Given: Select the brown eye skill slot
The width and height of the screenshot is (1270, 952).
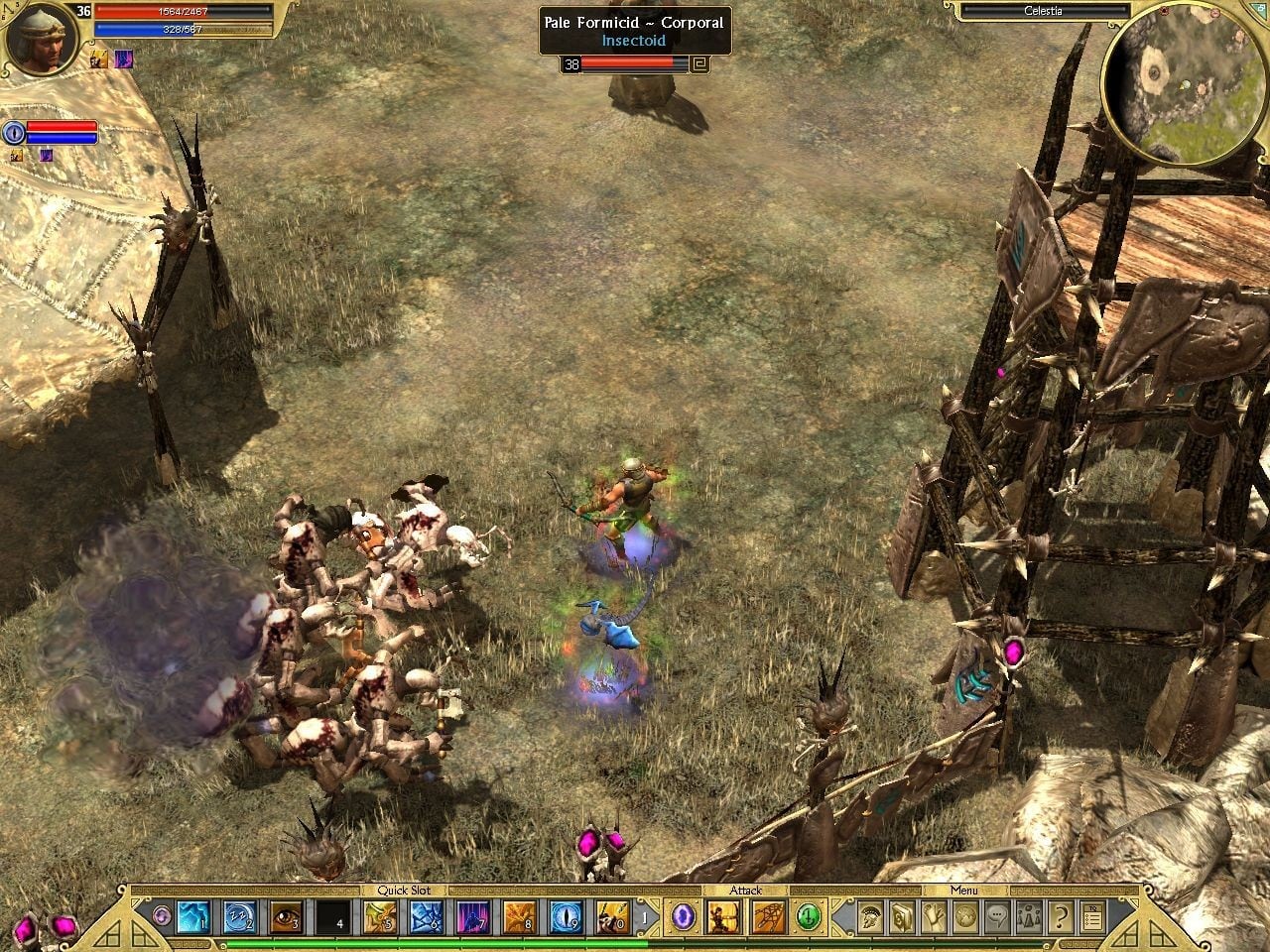Looking at the screenshot, I should (285, 917).
